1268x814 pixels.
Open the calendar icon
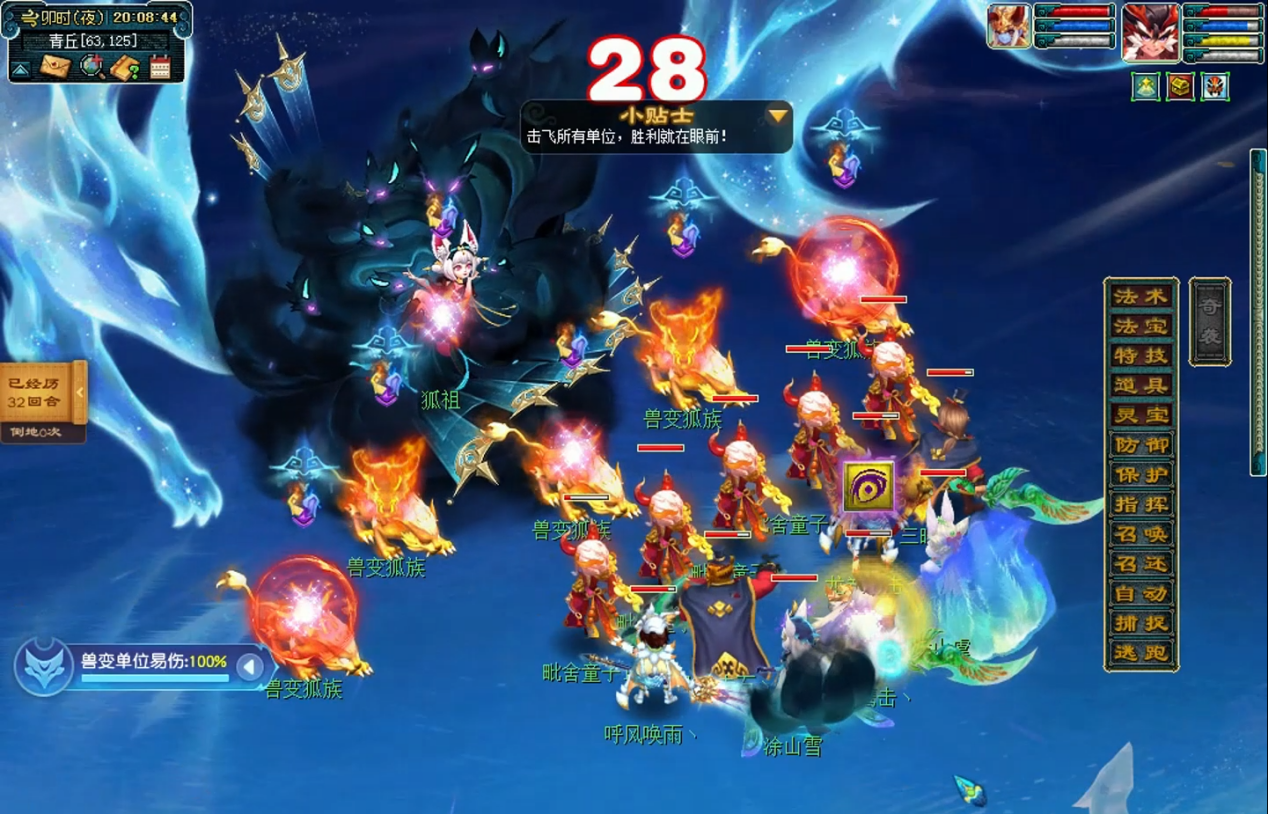pyautogui.click(x=160, y=67)
